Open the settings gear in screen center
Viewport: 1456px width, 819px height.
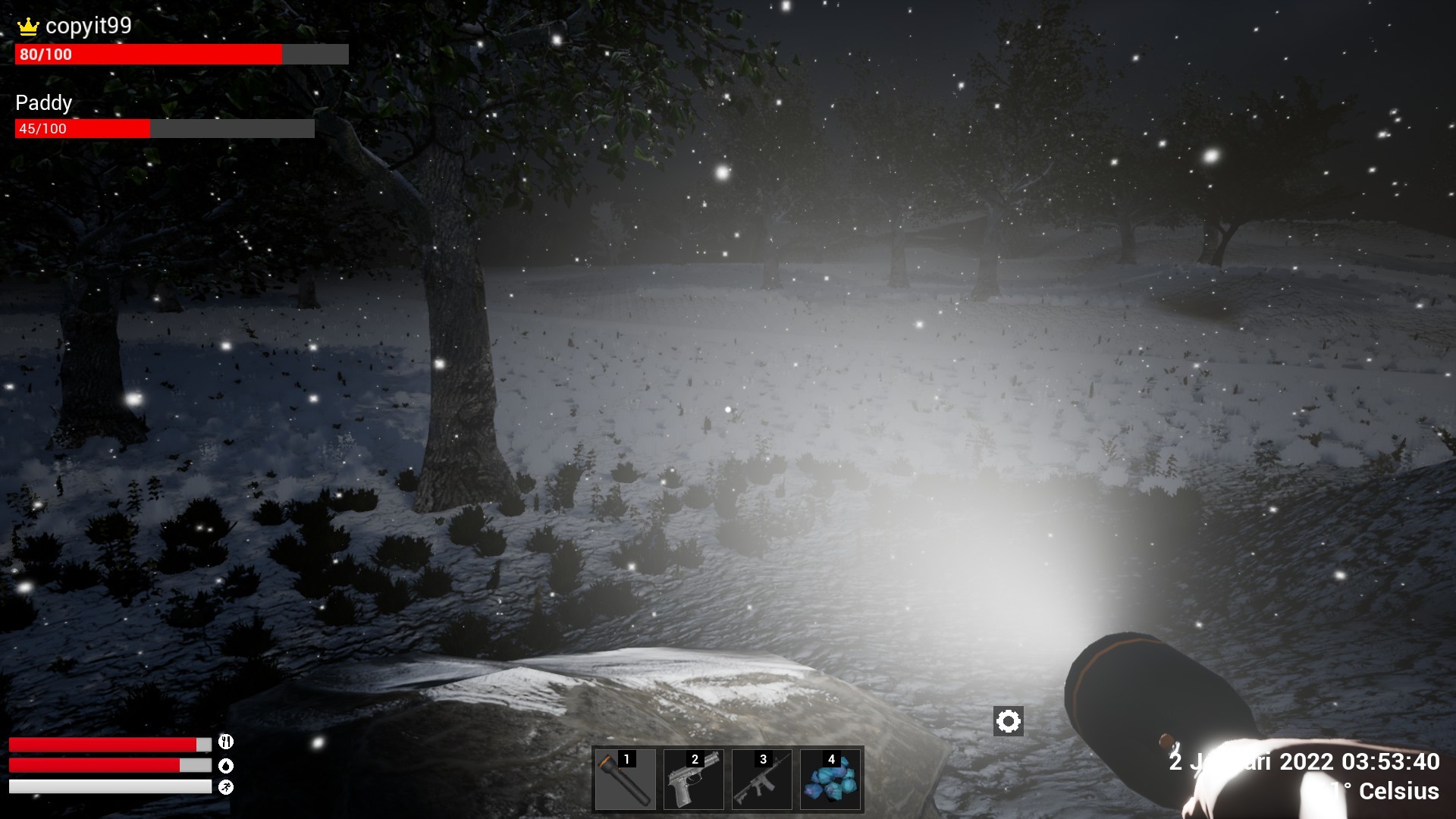pos(1009,721)
